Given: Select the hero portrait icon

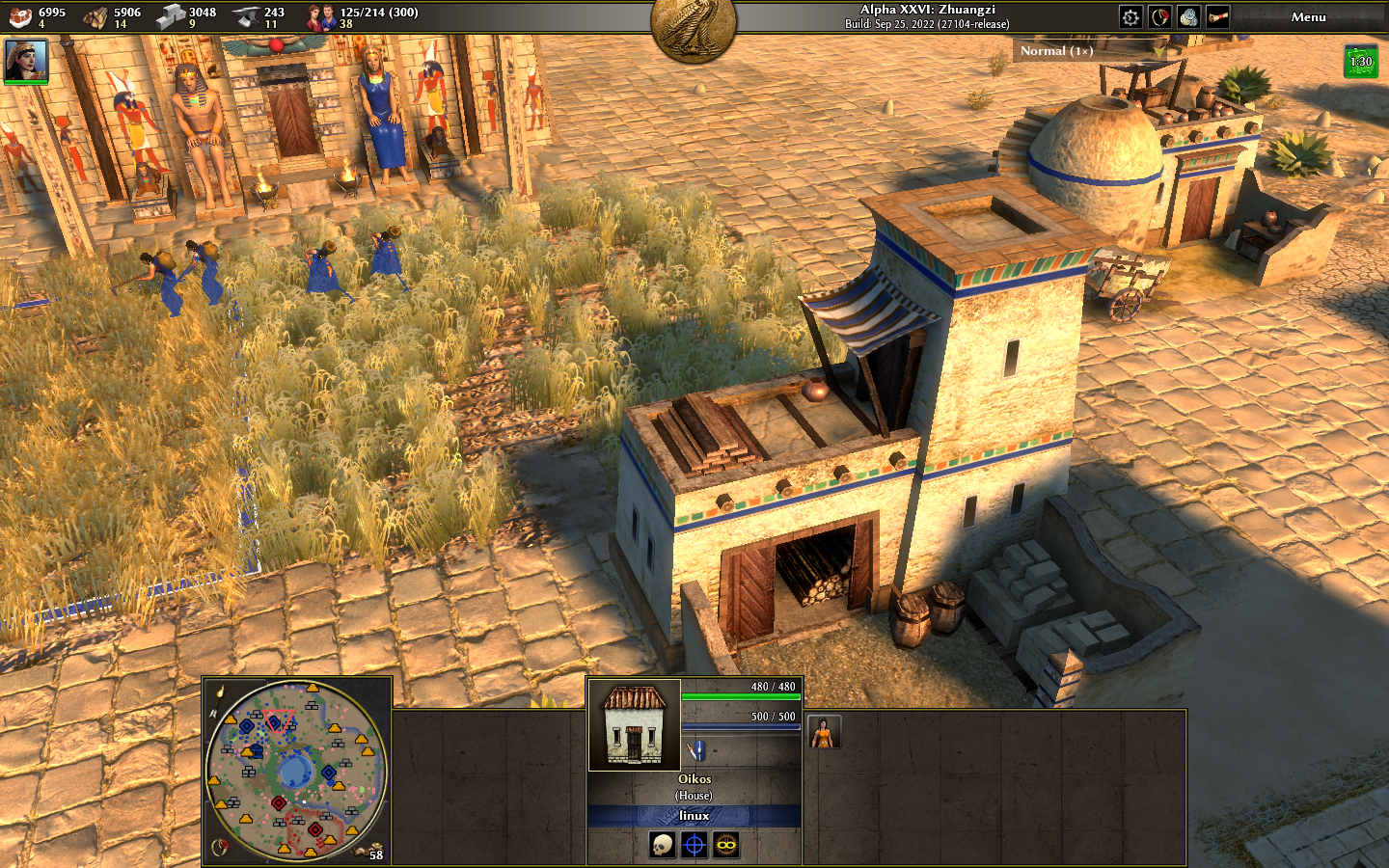Looking at the screenshot, I should point(26,60).
